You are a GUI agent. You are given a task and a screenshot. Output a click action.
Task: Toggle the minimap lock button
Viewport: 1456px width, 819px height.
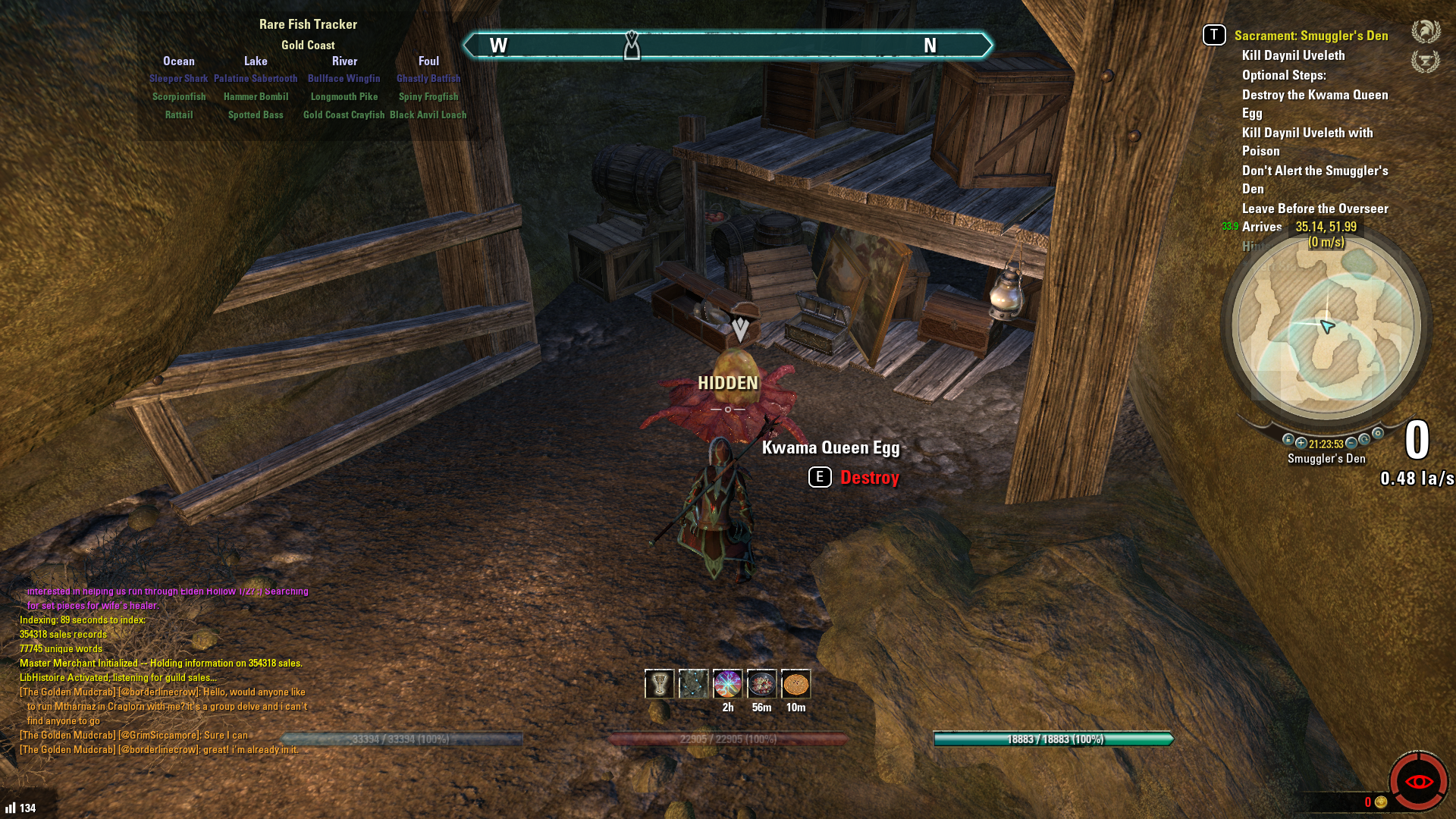click(x=1288, y=439)
